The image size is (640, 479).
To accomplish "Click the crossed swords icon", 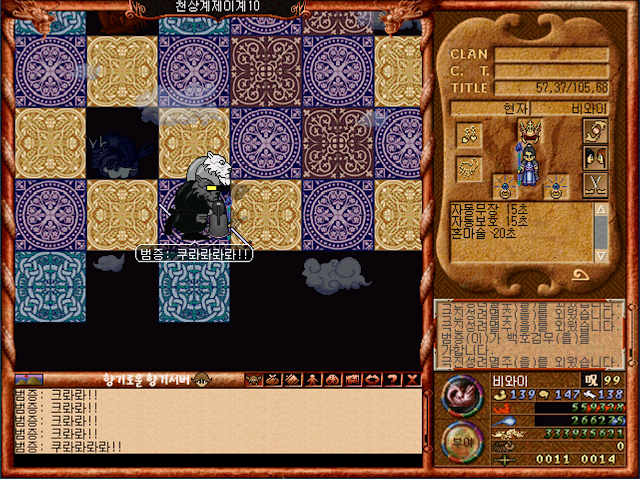I will 595,183.
